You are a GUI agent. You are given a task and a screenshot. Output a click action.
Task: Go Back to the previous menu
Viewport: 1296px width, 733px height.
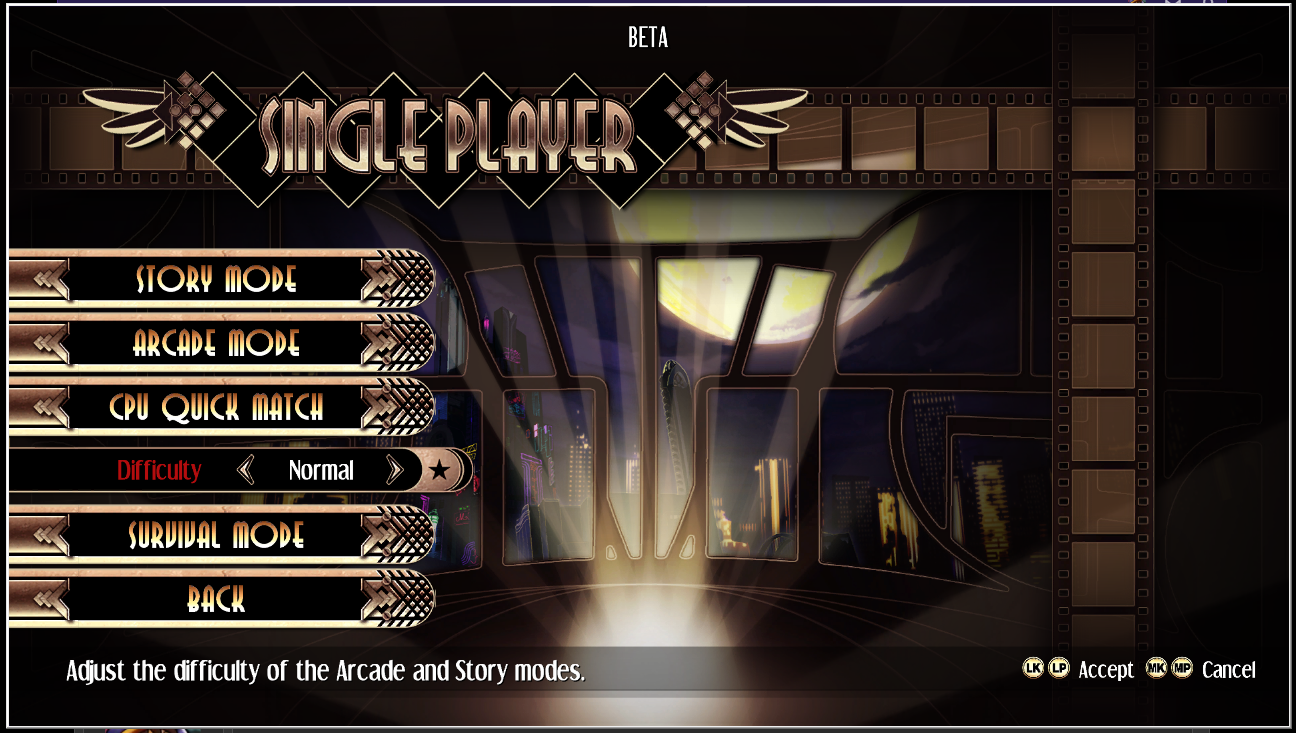[216, 599]
